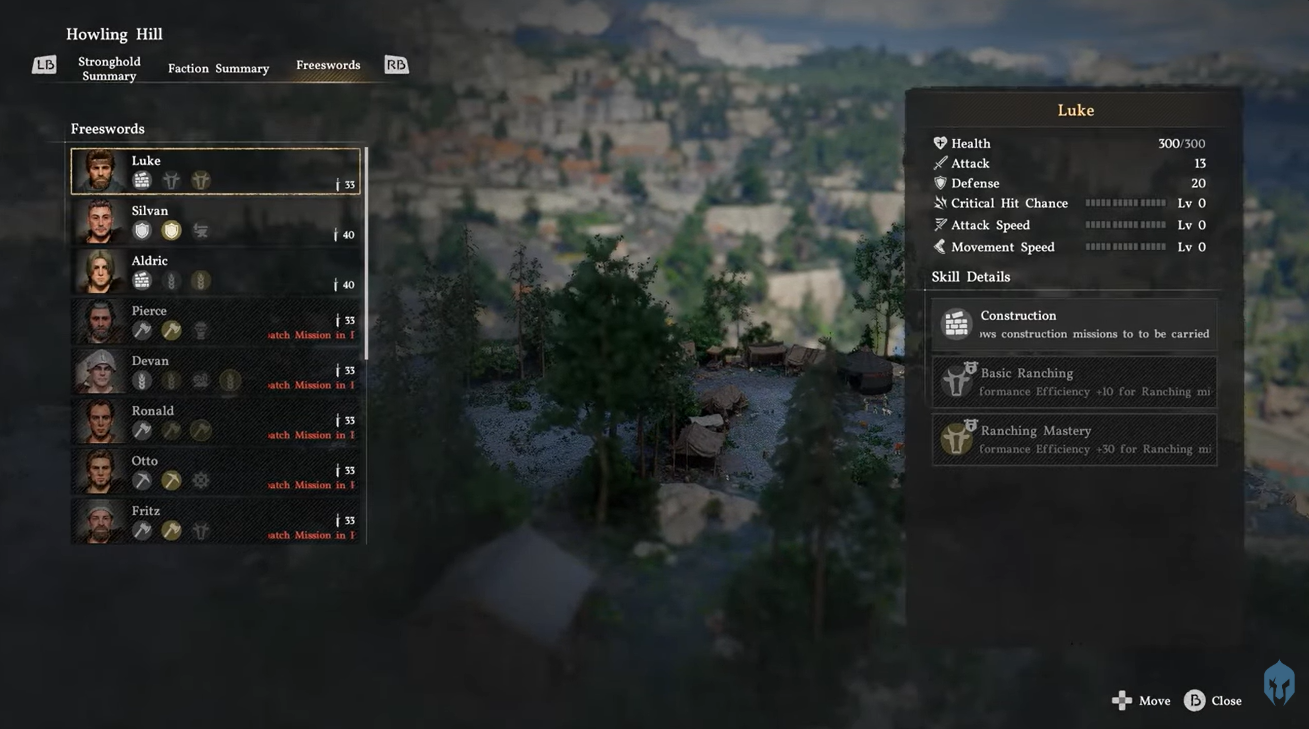Switch to the Stronghold Summary tab
1309x729 pixels.
[109, 68]
